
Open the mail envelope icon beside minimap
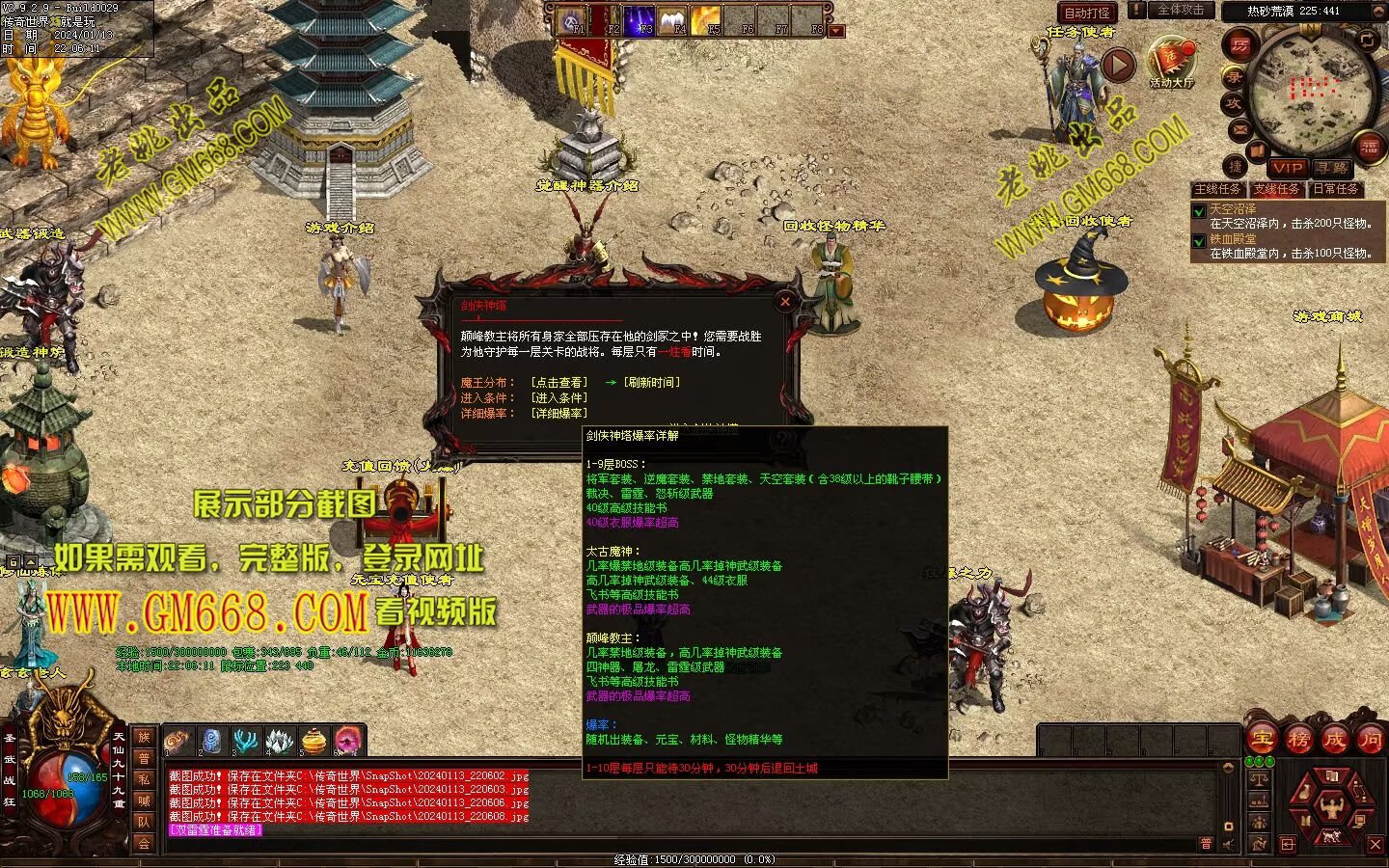click(x=1239, y=129)
